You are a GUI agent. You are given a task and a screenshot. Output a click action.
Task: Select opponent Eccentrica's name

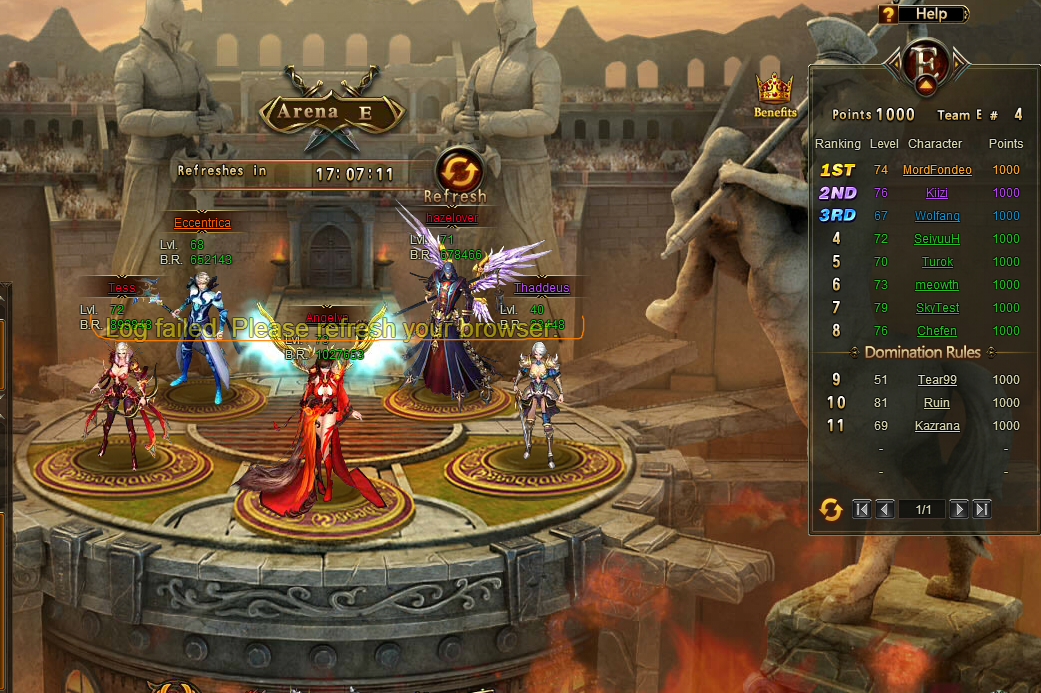pyautogui.click(x=202, y=223)
